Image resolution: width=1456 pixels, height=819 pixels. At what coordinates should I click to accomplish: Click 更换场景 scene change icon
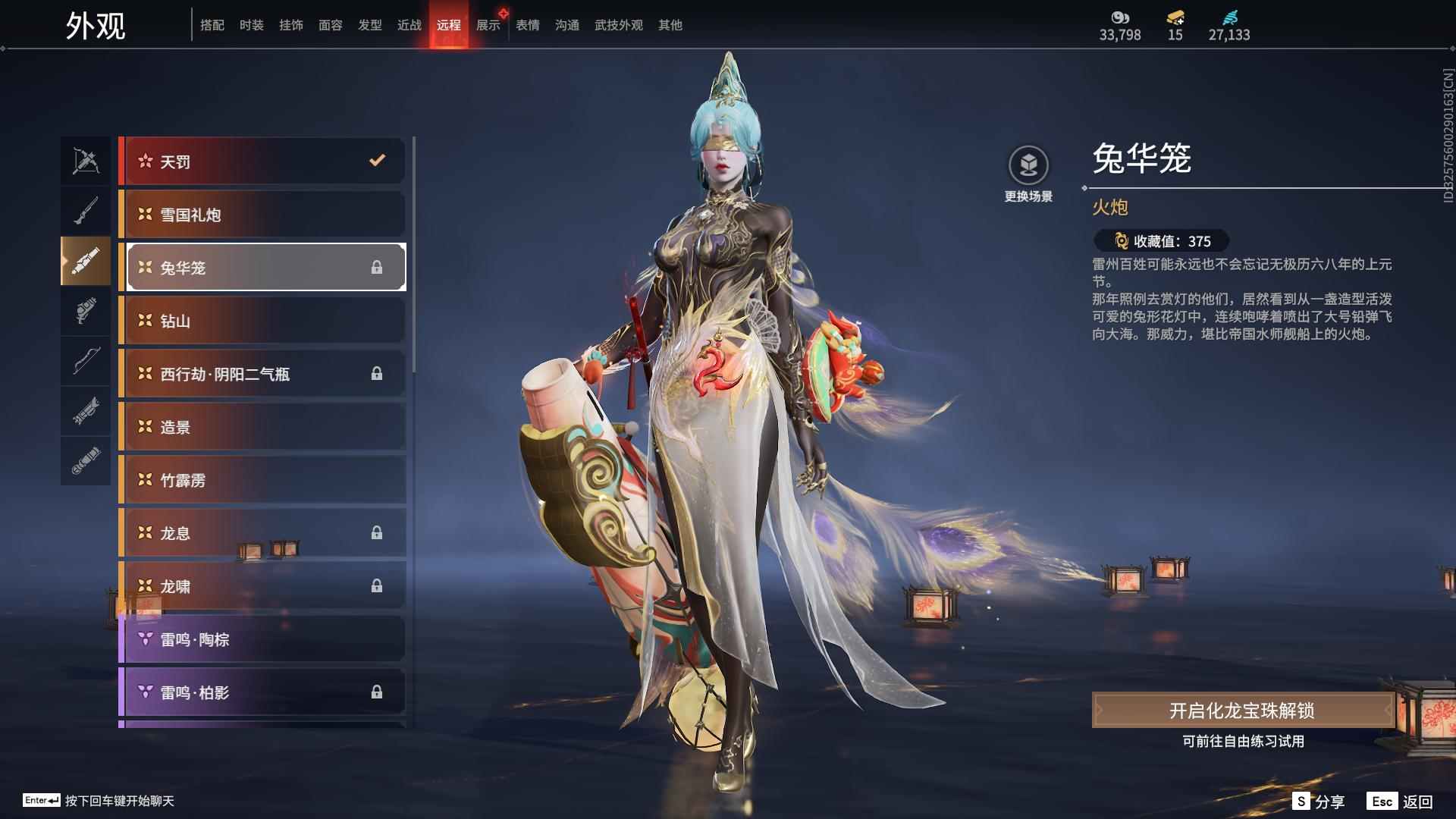1028,166
